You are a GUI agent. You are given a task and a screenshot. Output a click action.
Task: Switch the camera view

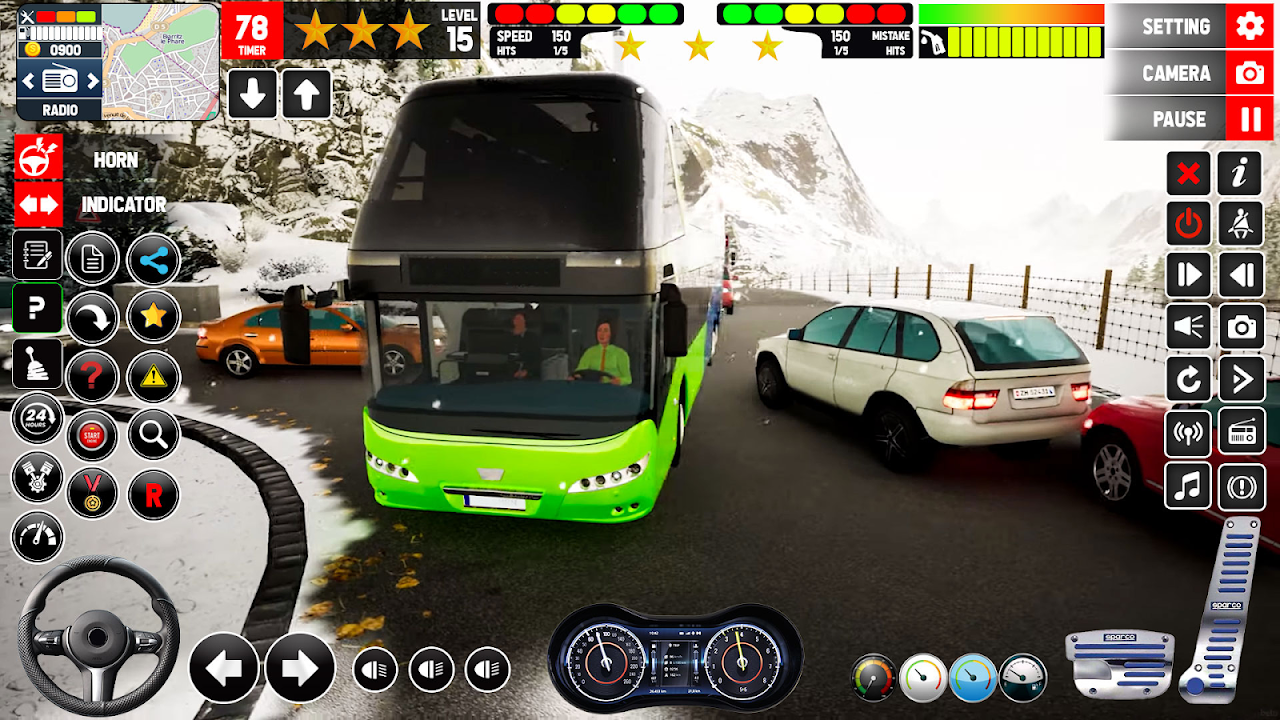[1193, 73]
